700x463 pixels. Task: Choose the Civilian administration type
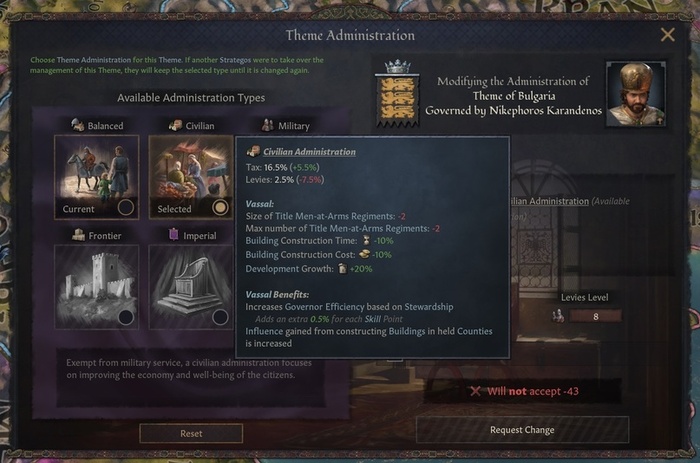point(191,177)
